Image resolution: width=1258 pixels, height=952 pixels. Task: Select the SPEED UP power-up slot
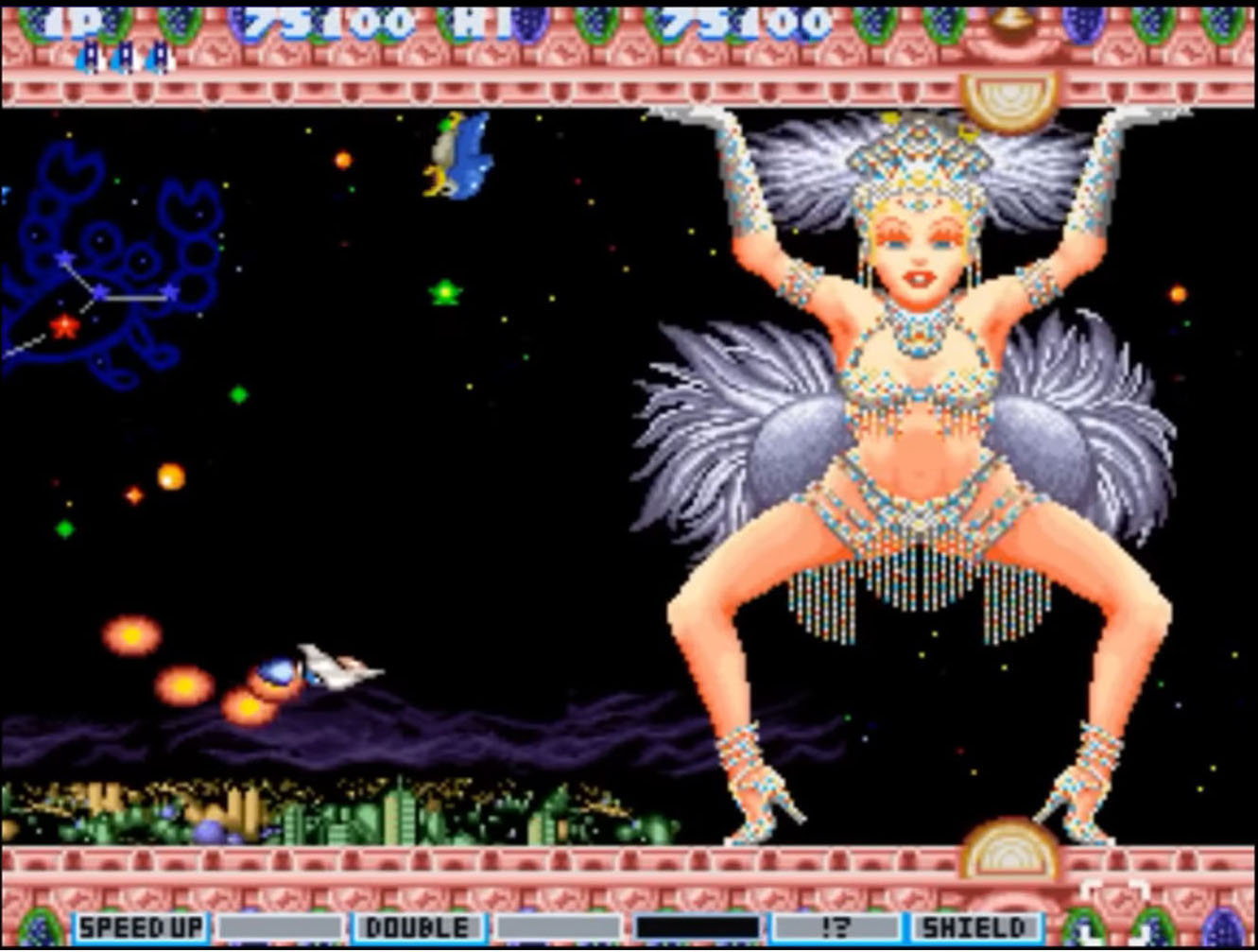(140, 927)
